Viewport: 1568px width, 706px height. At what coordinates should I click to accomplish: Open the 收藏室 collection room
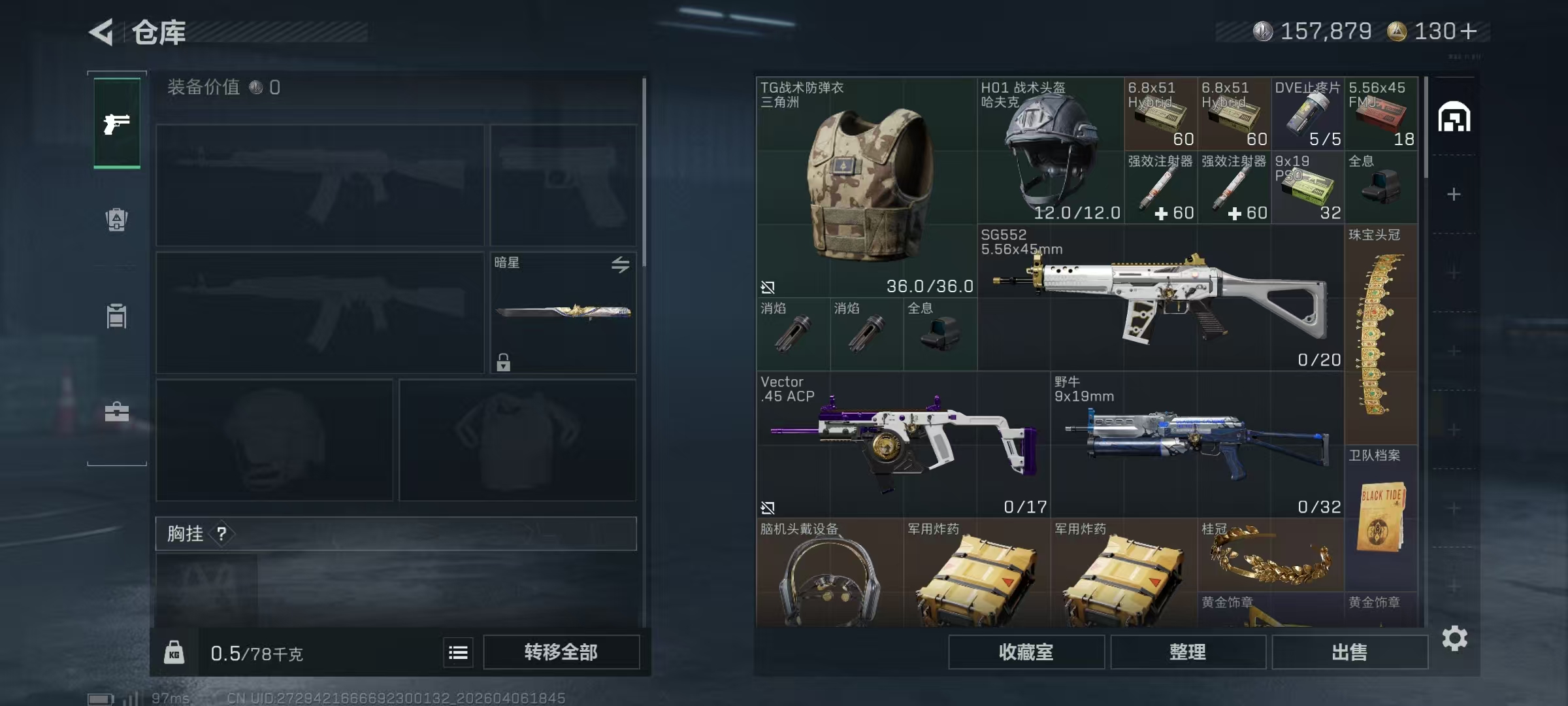(1026, 652)
